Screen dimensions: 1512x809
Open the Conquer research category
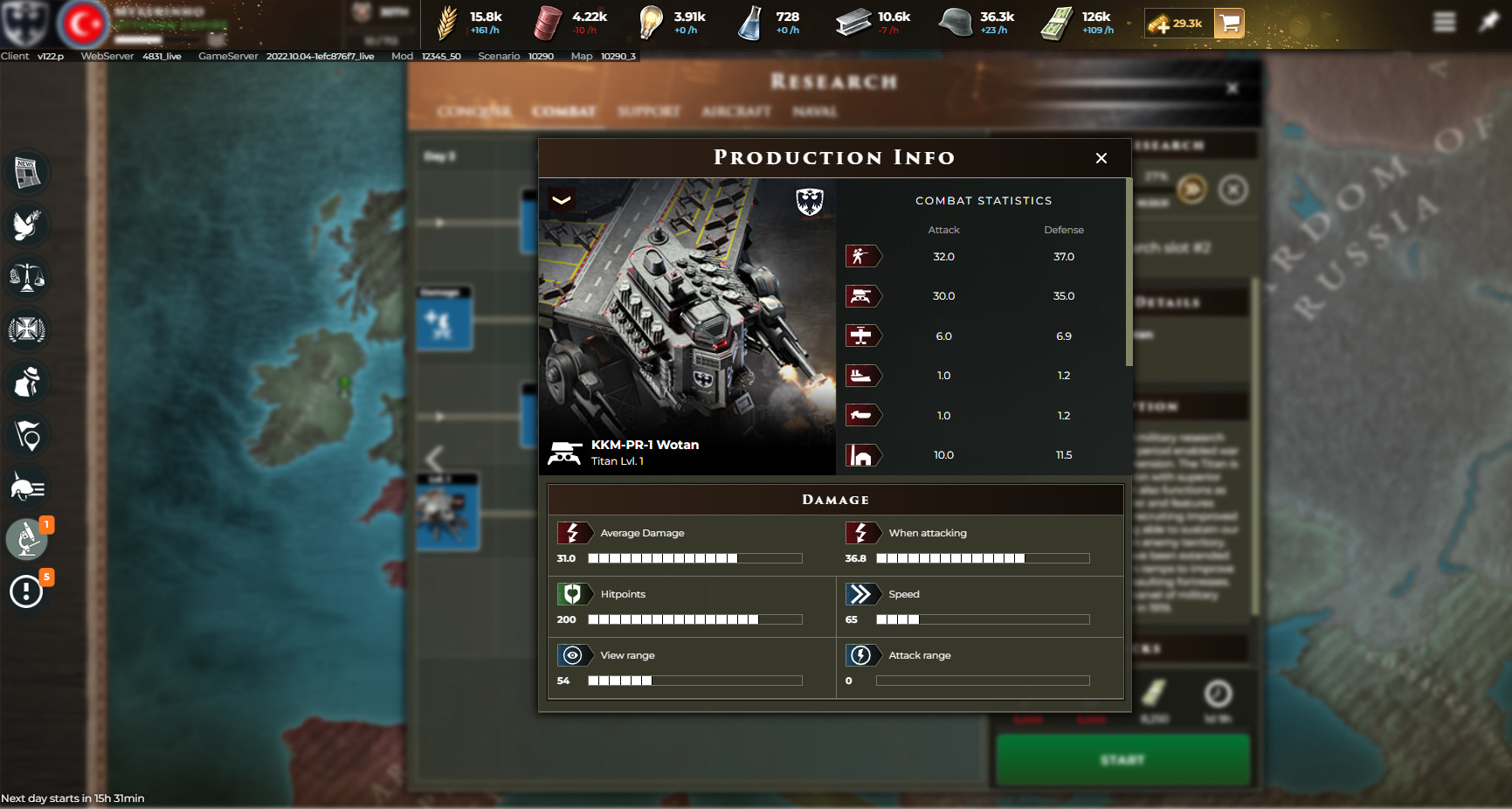pos(475,112)
